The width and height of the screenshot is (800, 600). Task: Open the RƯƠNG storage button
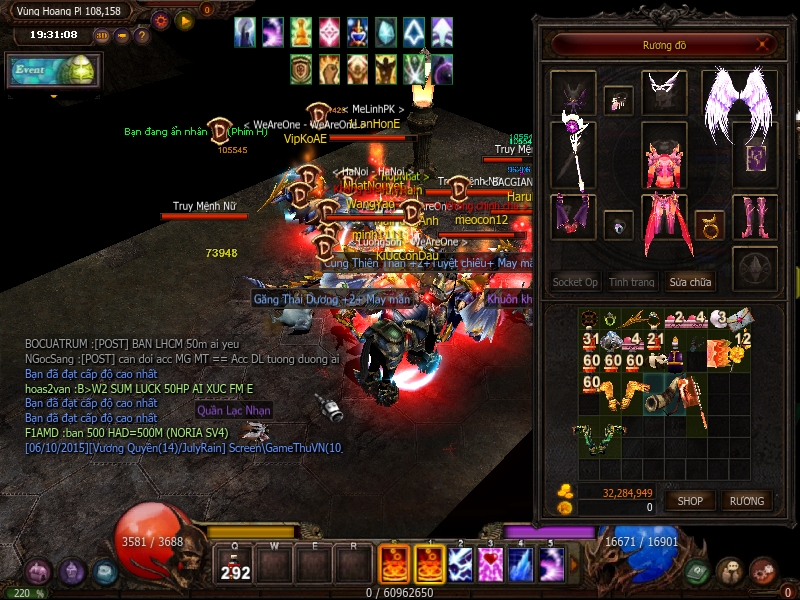[x=746, y=500]
